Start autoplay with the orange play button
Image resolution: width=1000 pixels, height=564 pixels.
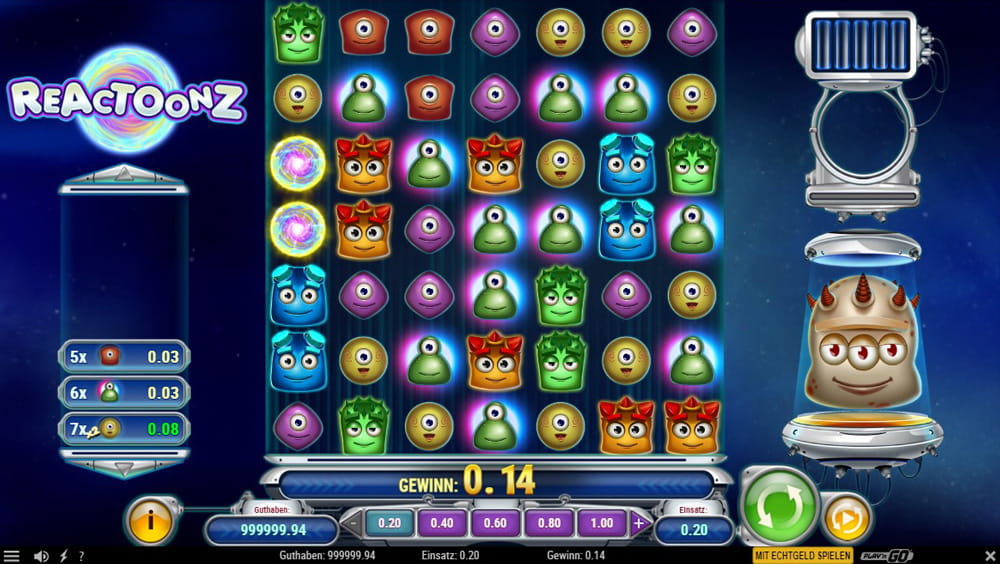(846, 519)
